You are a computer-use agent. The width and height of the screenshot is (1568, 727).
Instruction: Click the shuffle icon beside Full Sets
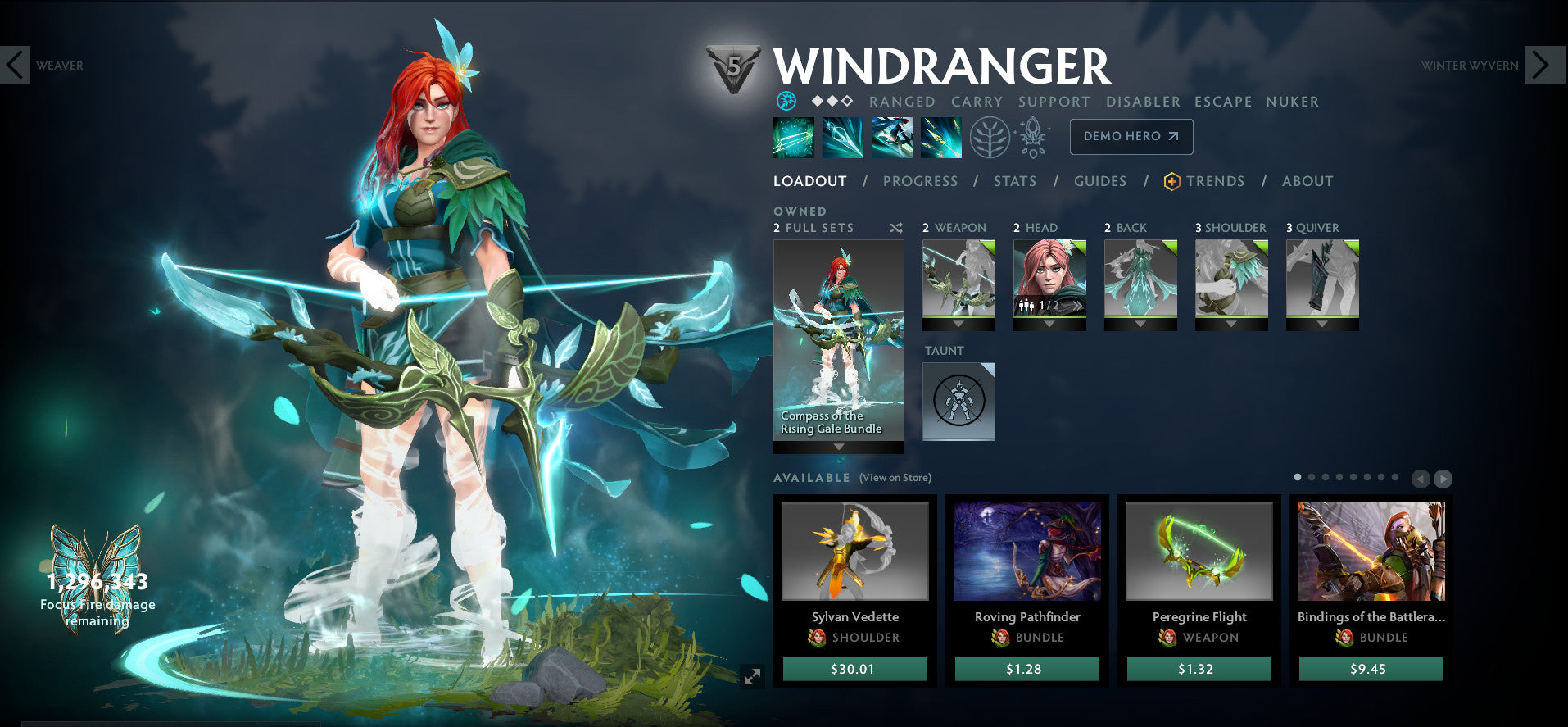tap(897, 228)
